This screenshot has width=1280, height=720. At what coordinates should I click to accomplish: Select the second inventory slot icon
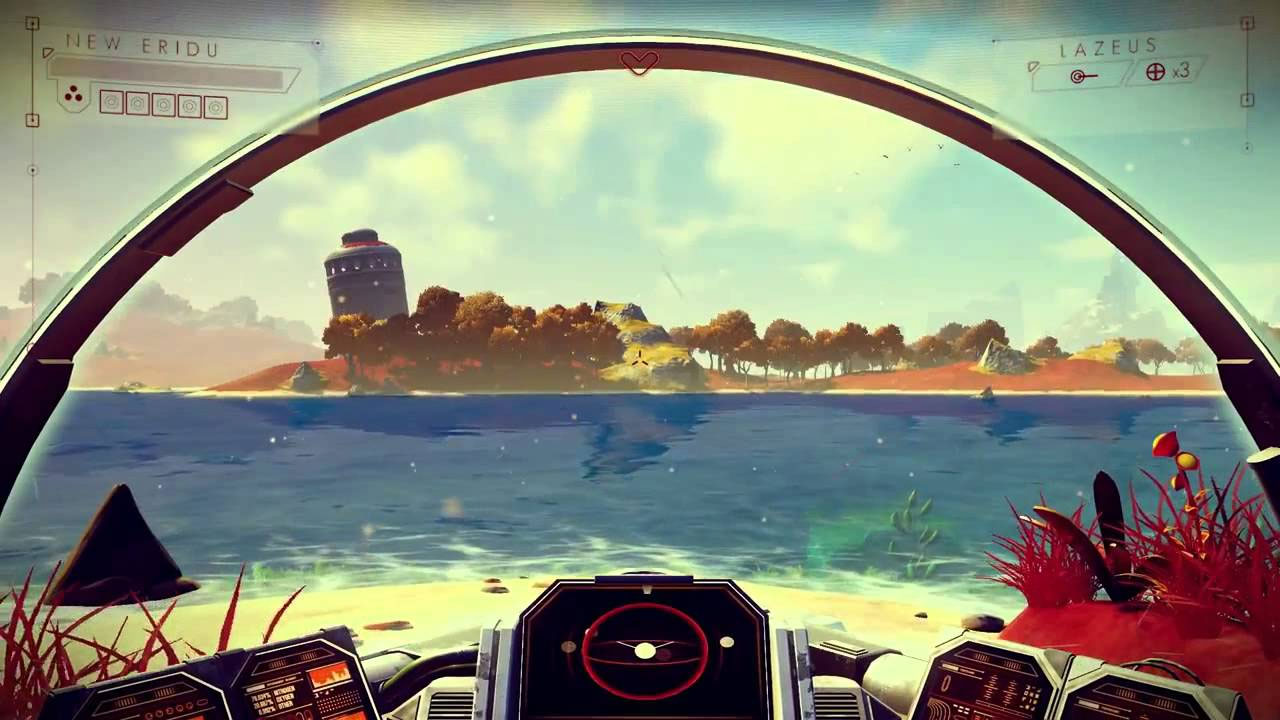(137, 104)
